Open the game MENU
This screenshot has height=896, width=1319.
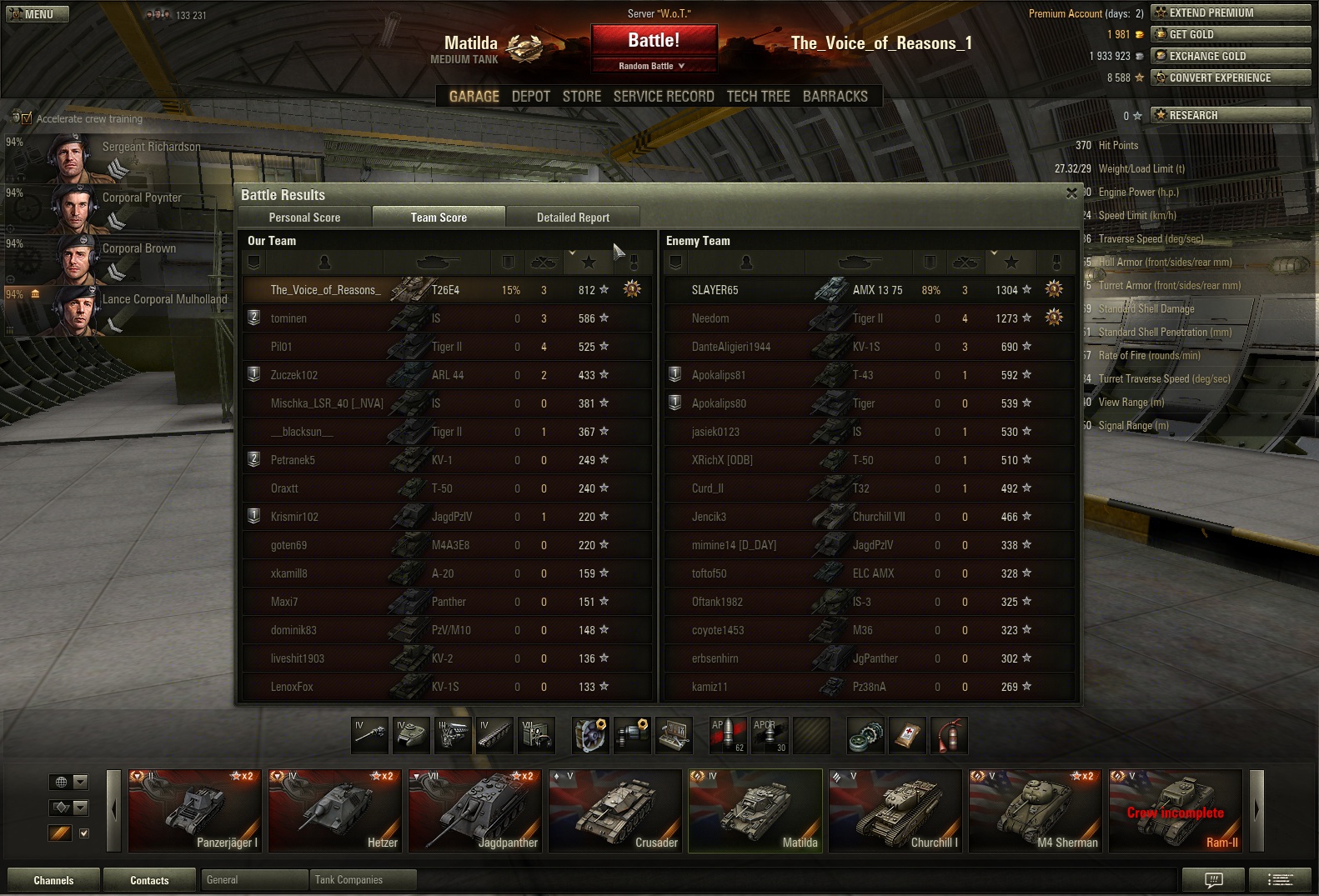coord(38,14)
